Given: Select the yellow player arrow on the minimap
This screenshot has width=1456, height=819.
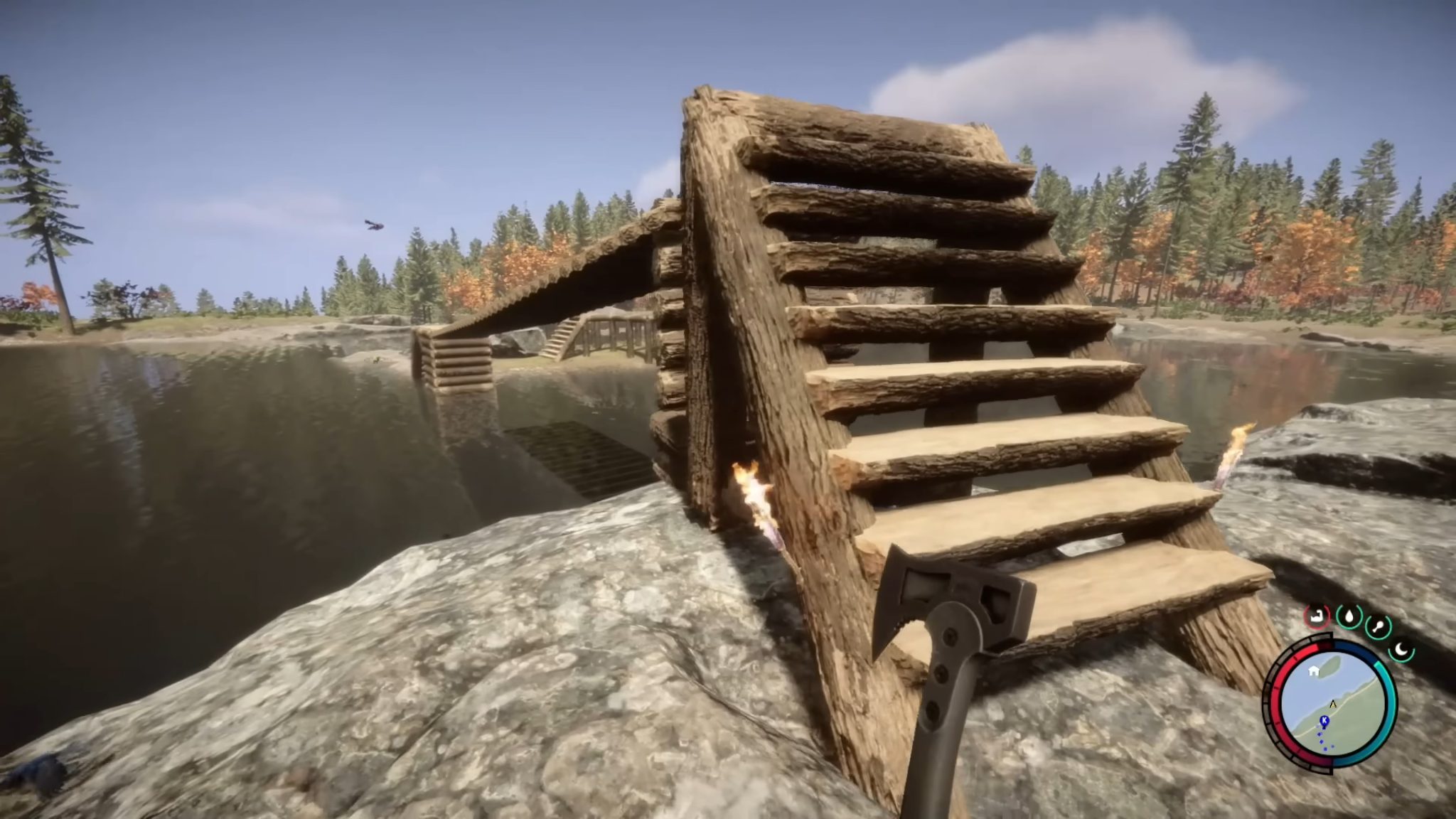Looking at the screenshot, I should (1332, 704).
